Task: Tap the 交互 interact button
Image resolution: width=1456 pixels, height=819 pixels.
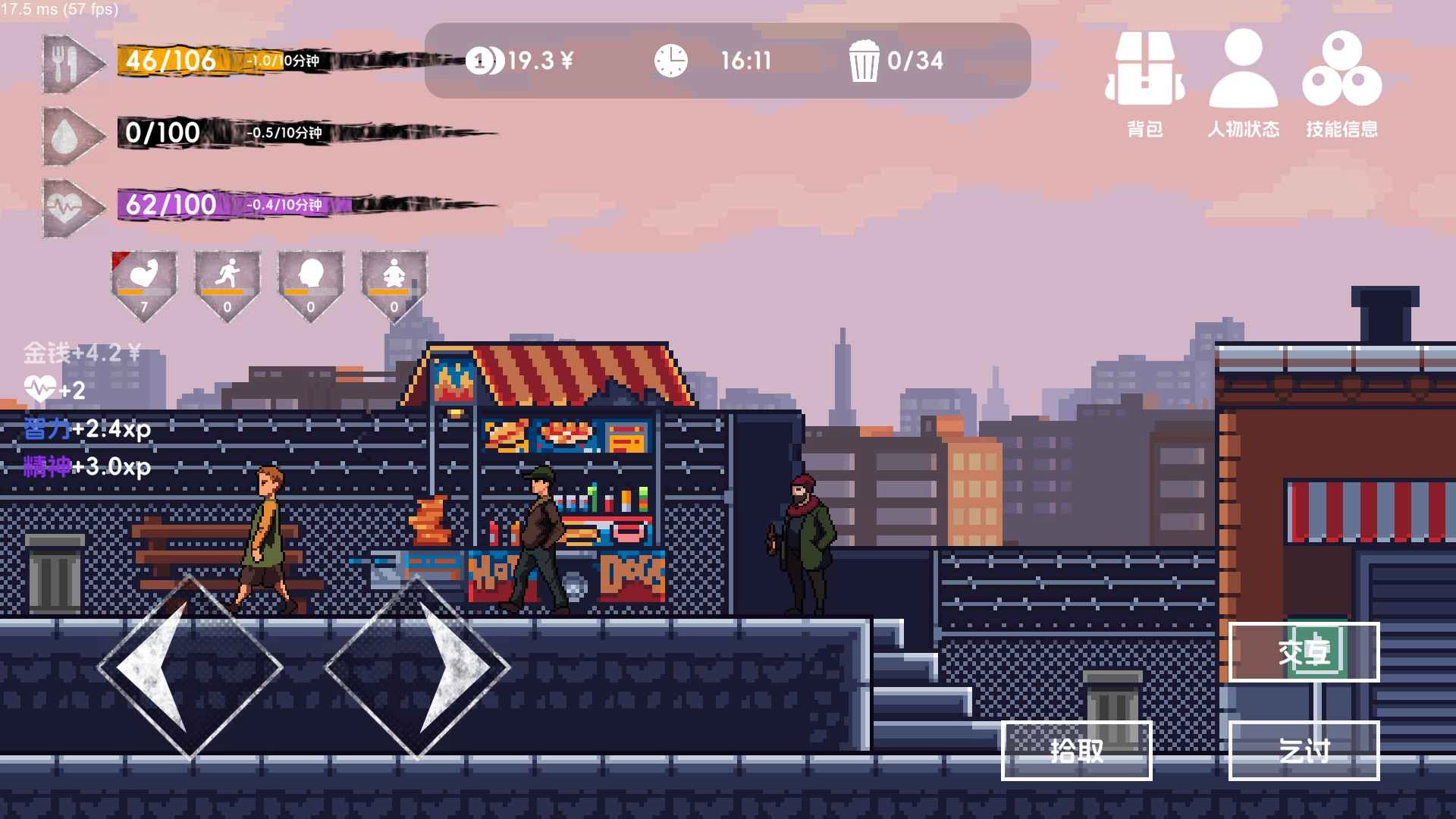Action: coord(1304,652)
